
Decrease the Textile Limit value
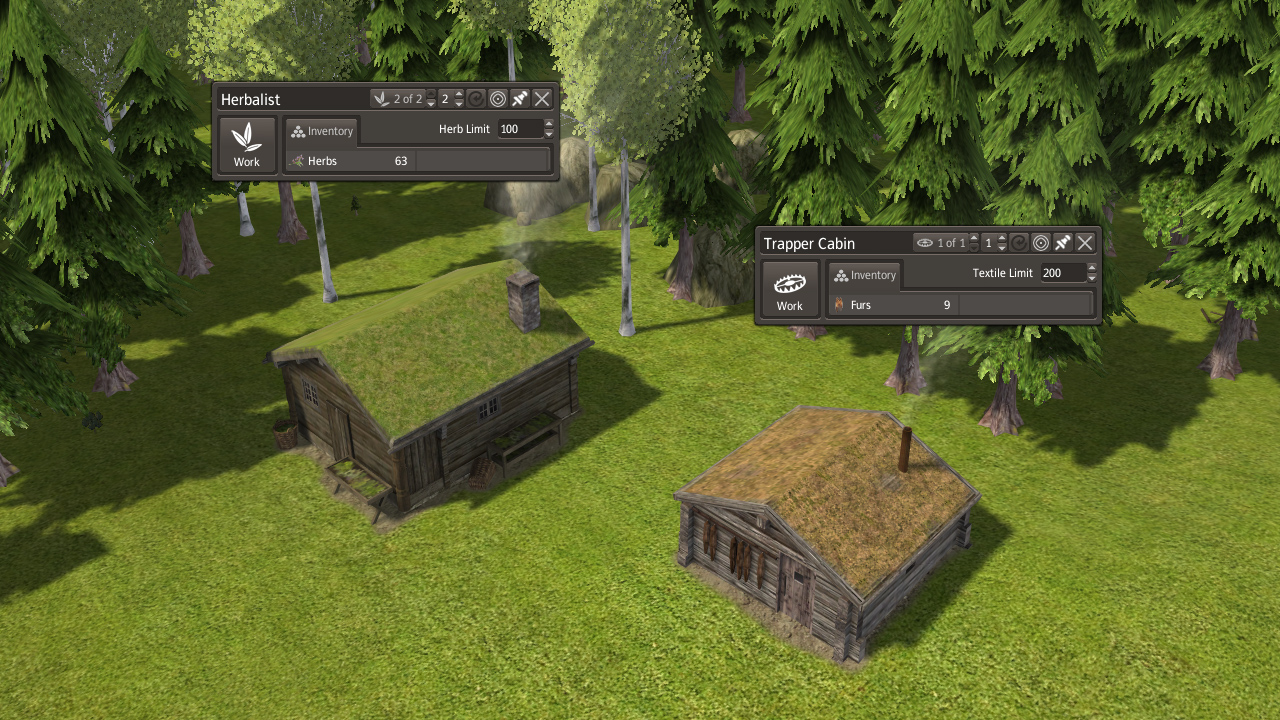pos(1092,278)
